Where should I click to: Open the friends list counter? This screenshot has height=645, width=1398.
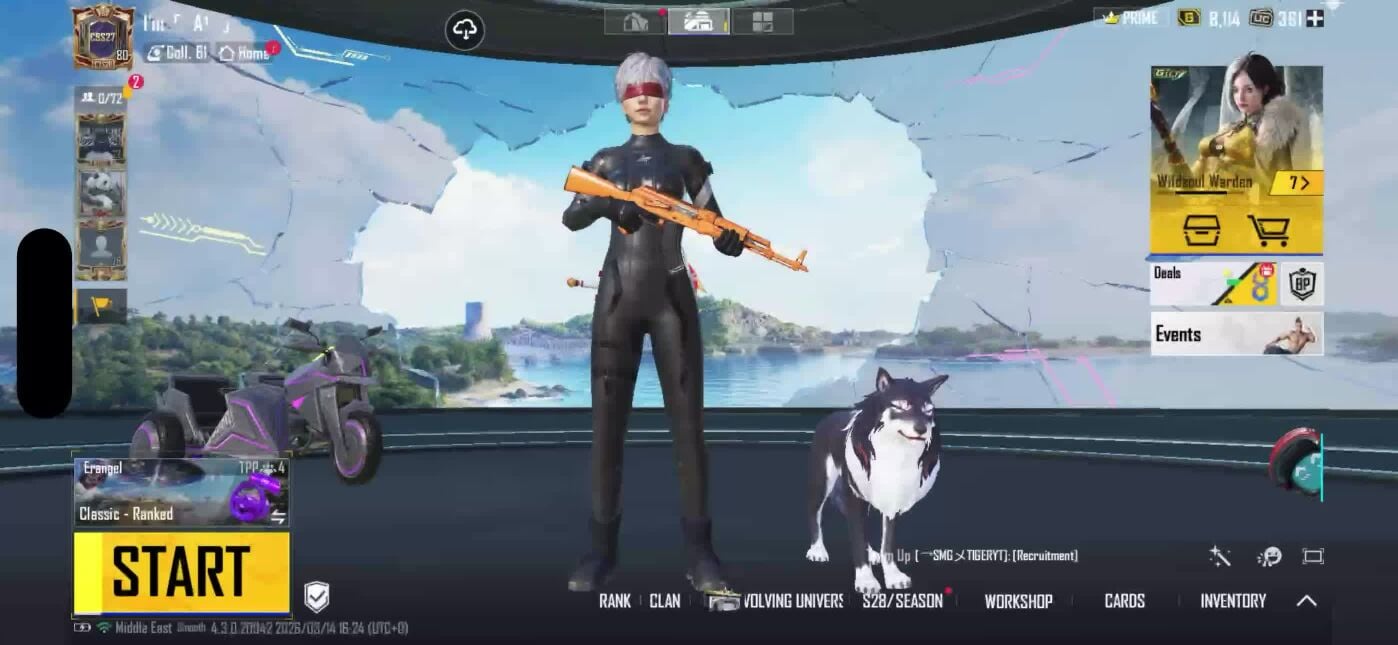(x=101, y=97)
